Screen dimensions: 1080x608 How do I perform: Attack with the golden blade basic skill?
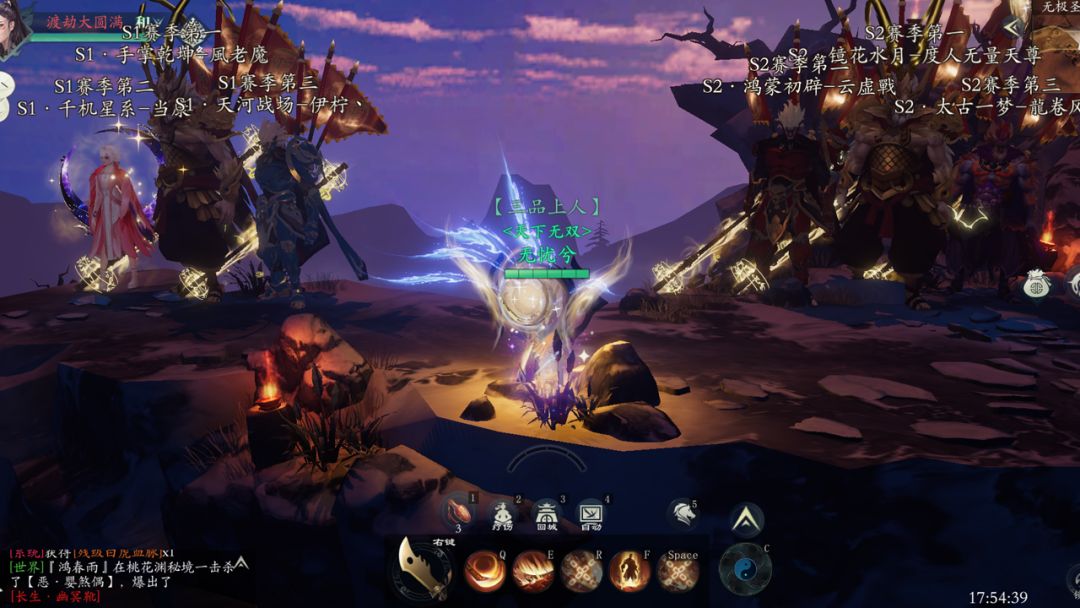pos(422,569)
